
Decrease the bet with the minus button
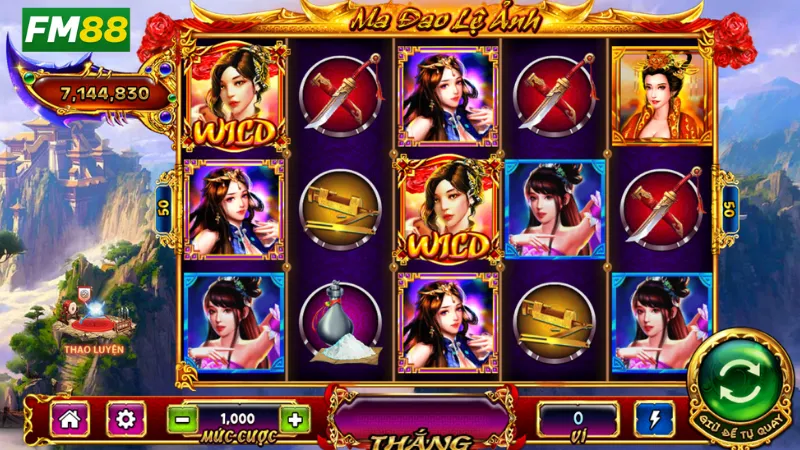coord(180,420)
